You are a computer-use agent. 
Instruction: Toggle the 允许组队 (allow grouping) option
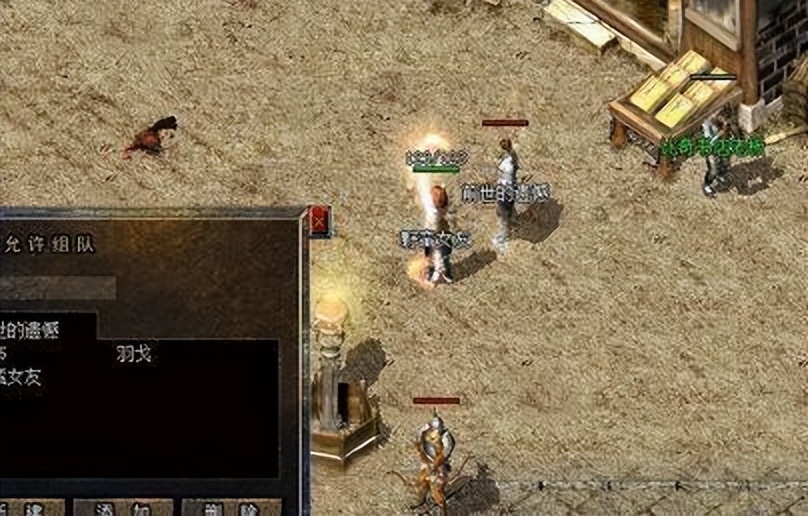pyautogui.click(x=46, y=244)
